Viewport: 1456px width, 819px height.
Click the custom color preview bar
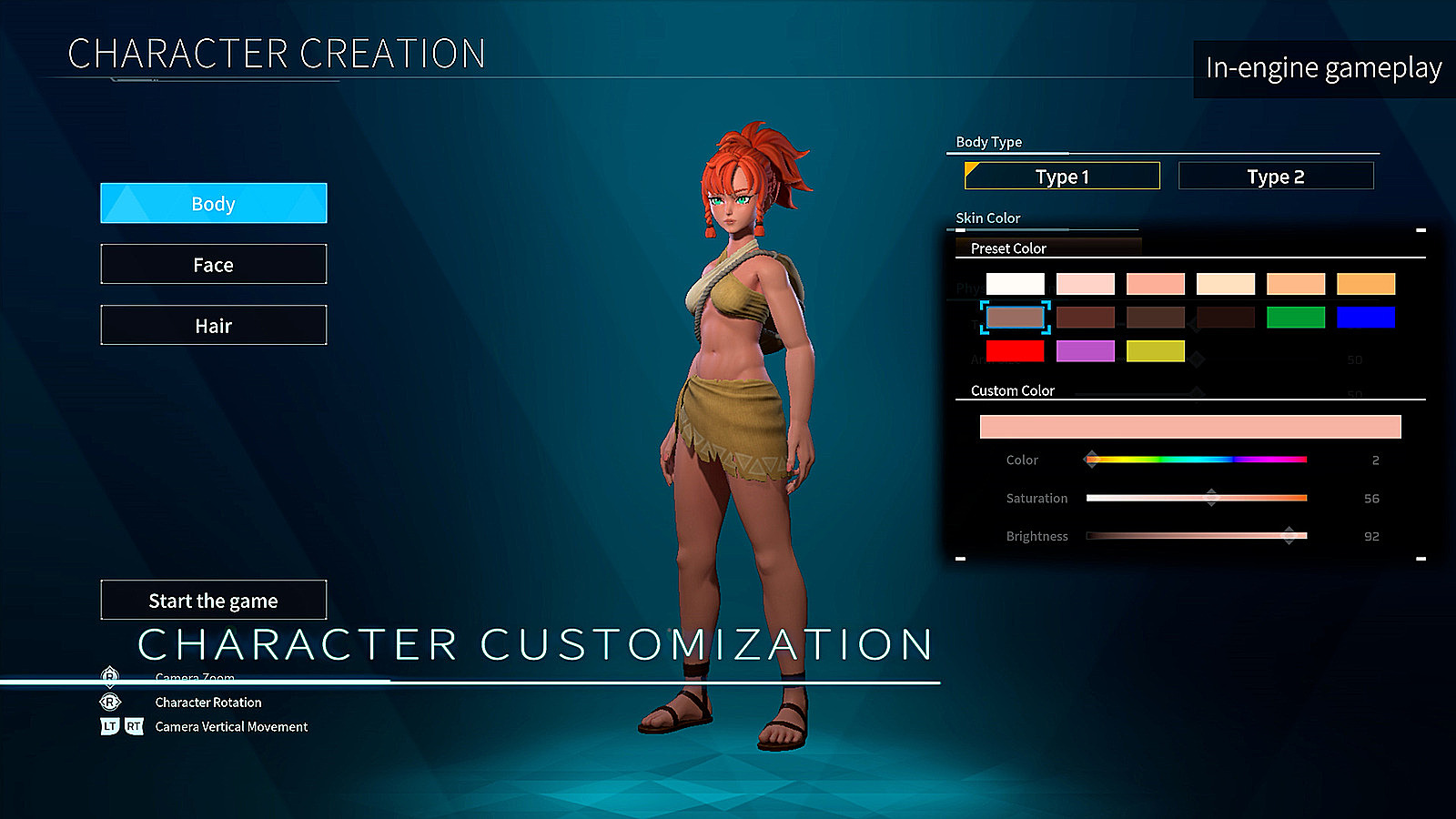tap(1189, 427)
